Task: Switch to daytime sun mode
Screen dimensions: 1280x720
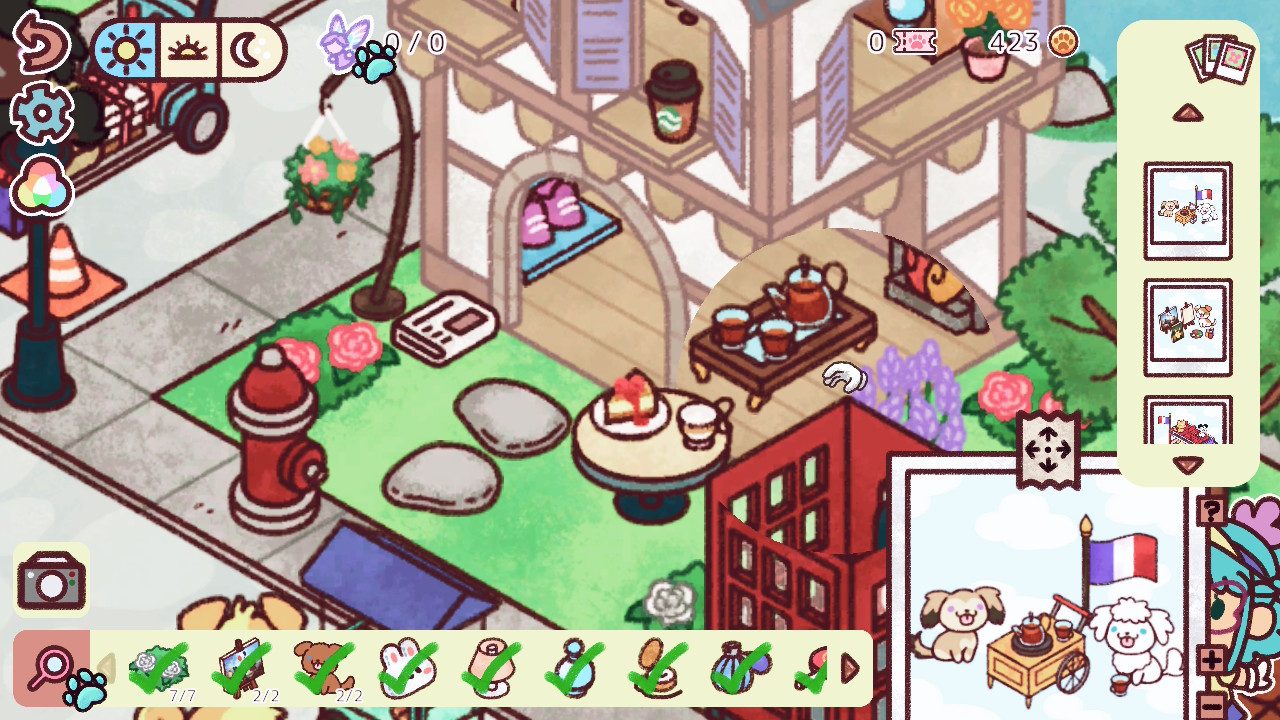Action: (x=126, y=49)
